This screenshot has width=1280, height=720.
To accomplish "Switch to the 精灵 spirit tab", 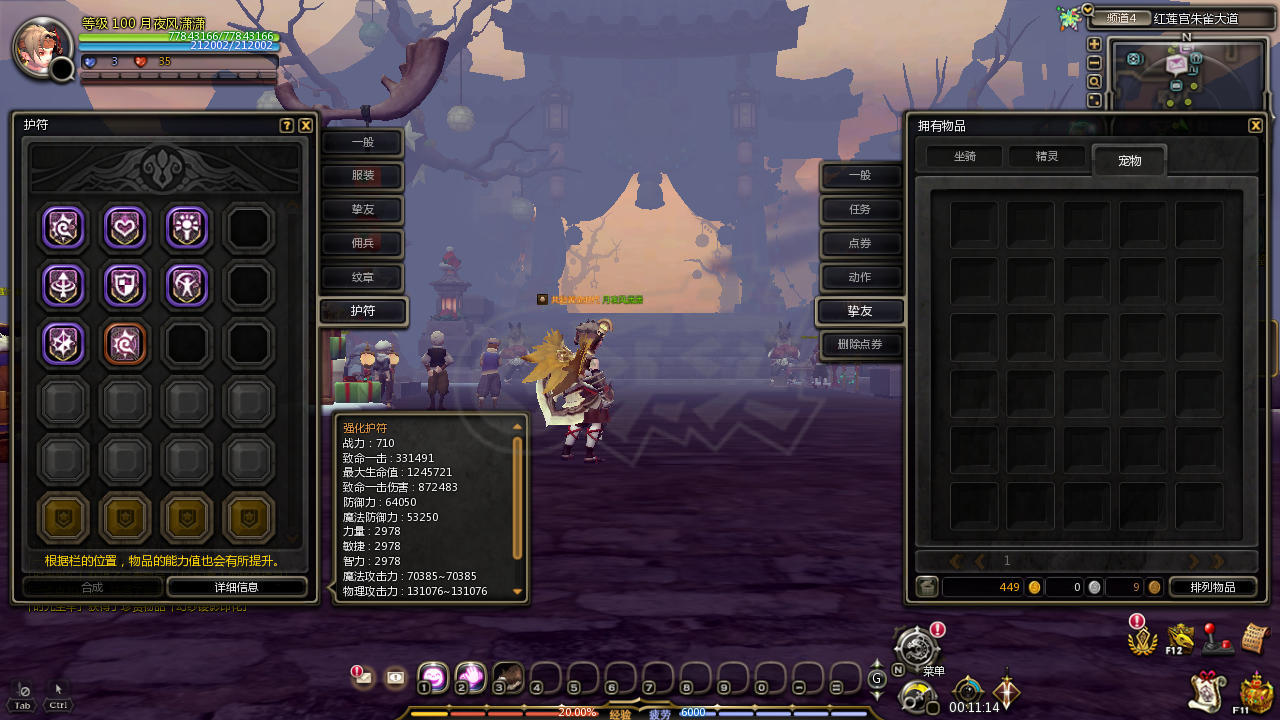I will (x=1047, y=157).
